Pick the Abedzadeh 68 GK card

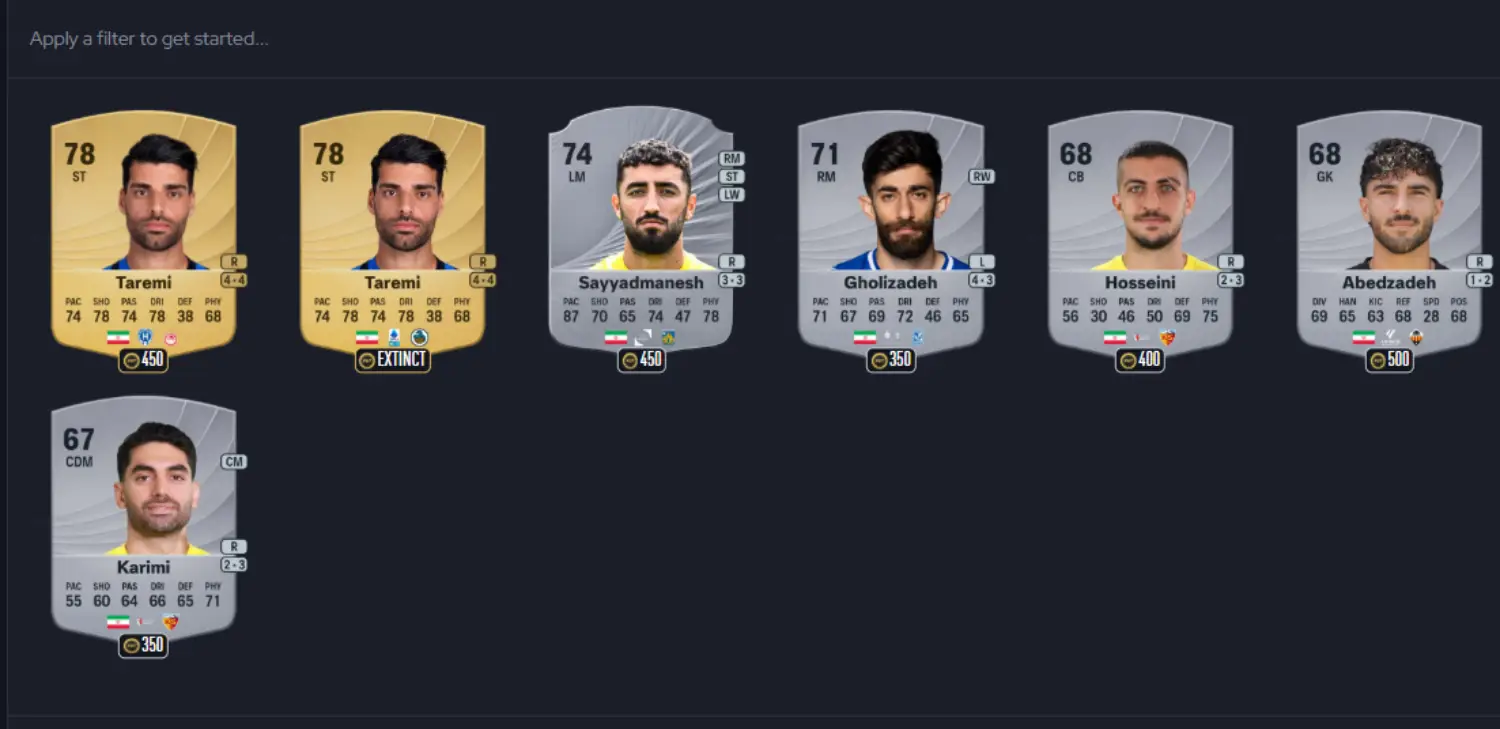pos(1389,235)
